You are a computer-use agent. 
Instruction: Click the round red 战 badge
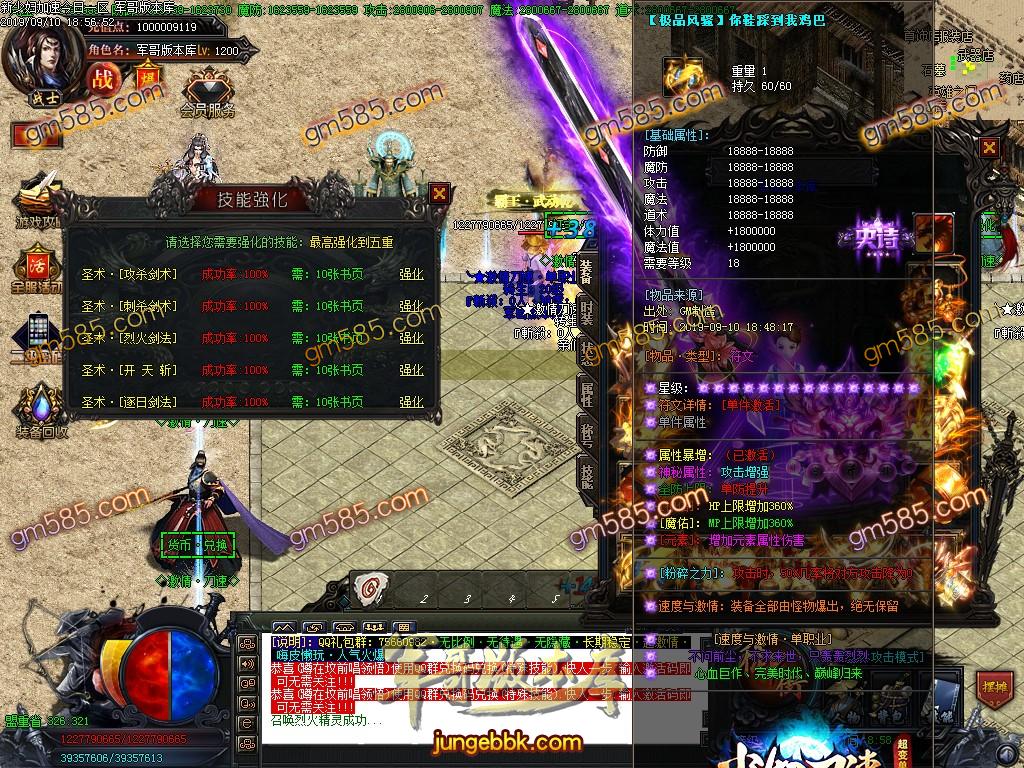101,78
